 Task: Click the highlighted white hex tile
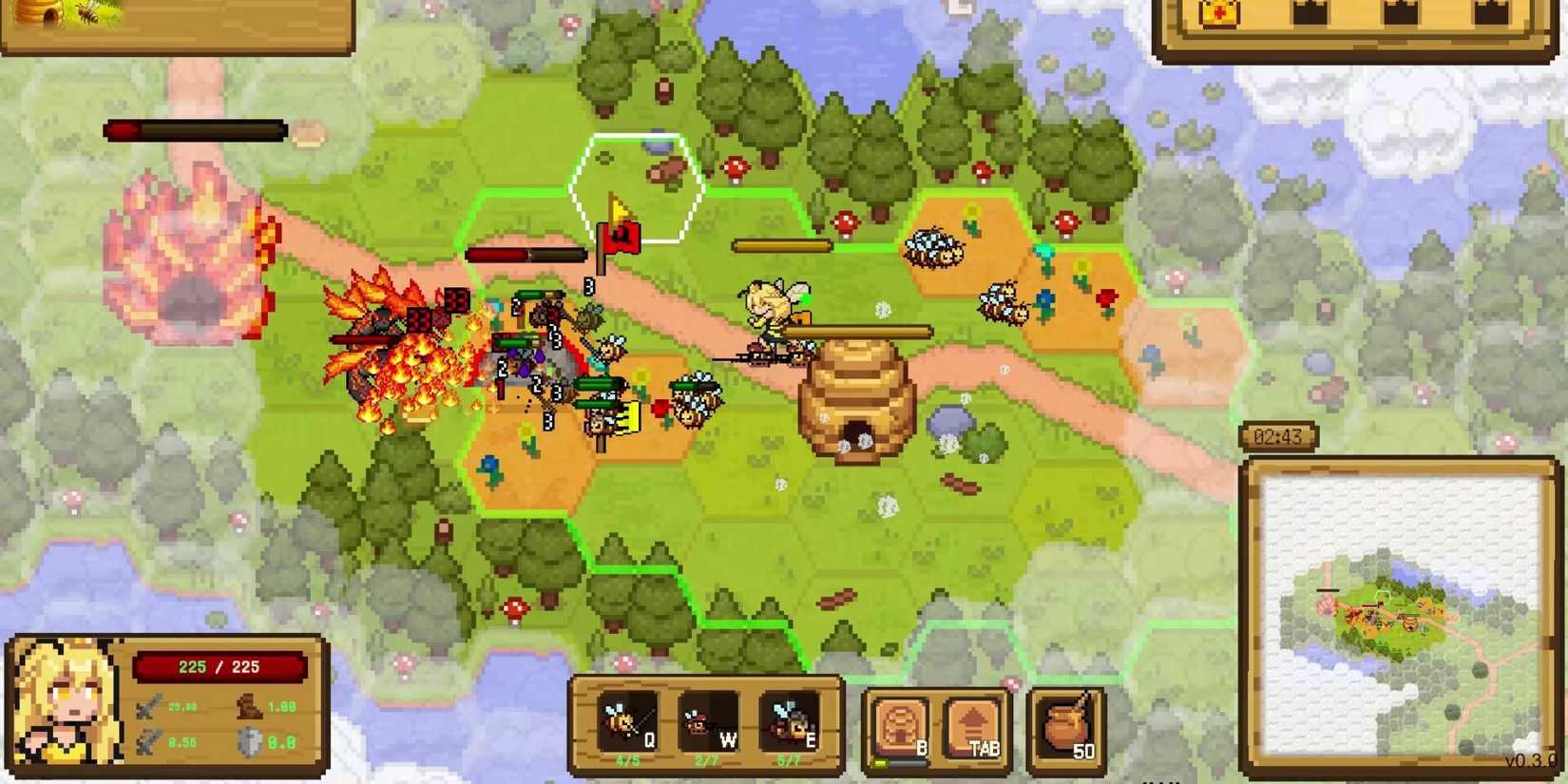635,187
